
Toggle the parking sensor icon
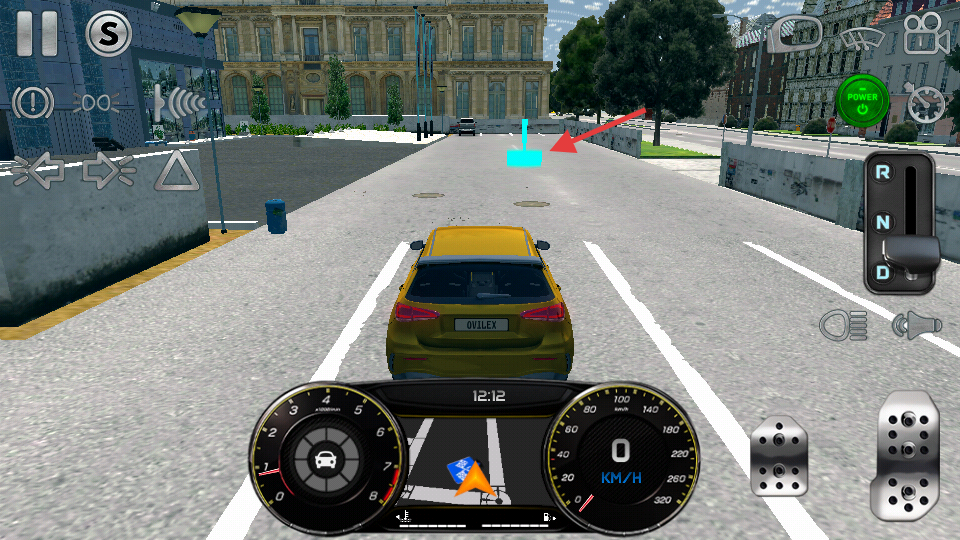[177, 102]
